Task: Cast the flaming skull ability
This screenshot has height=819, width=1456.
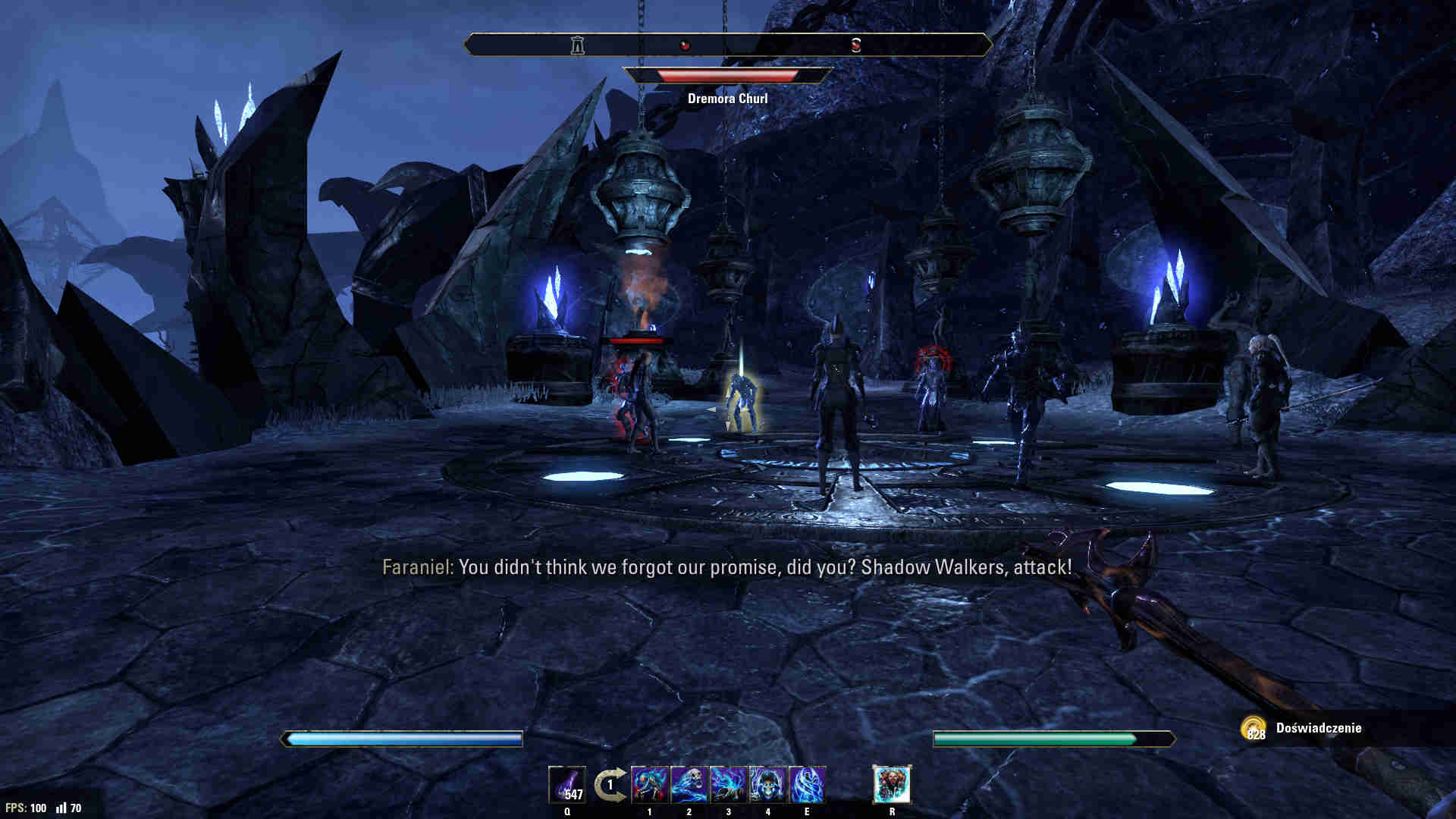Action: click(x=689, y=784)
